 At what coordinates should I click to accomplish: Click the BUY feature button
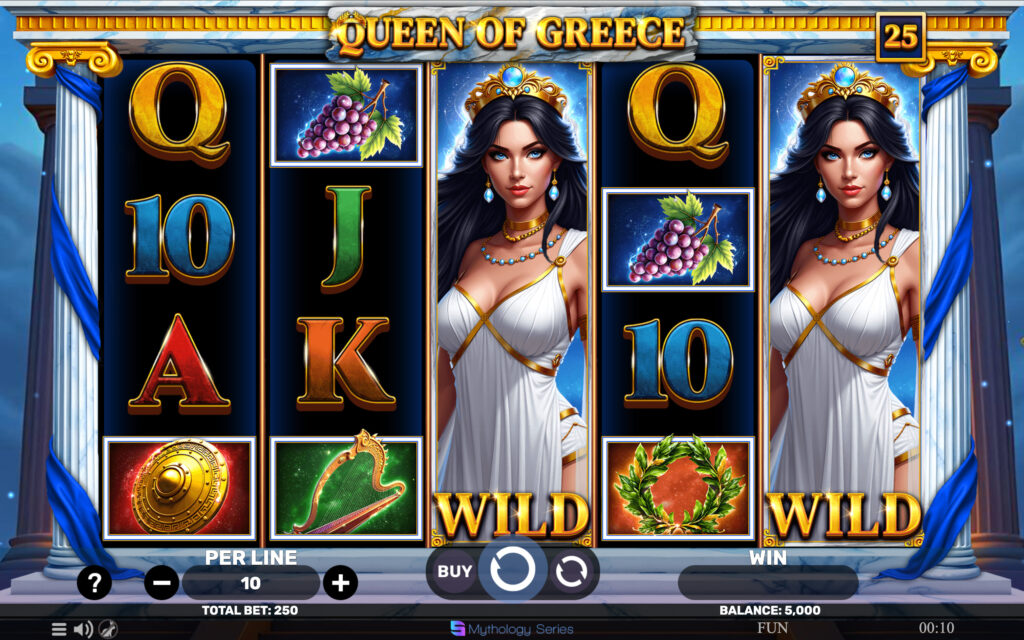click(x=455, y=572)
